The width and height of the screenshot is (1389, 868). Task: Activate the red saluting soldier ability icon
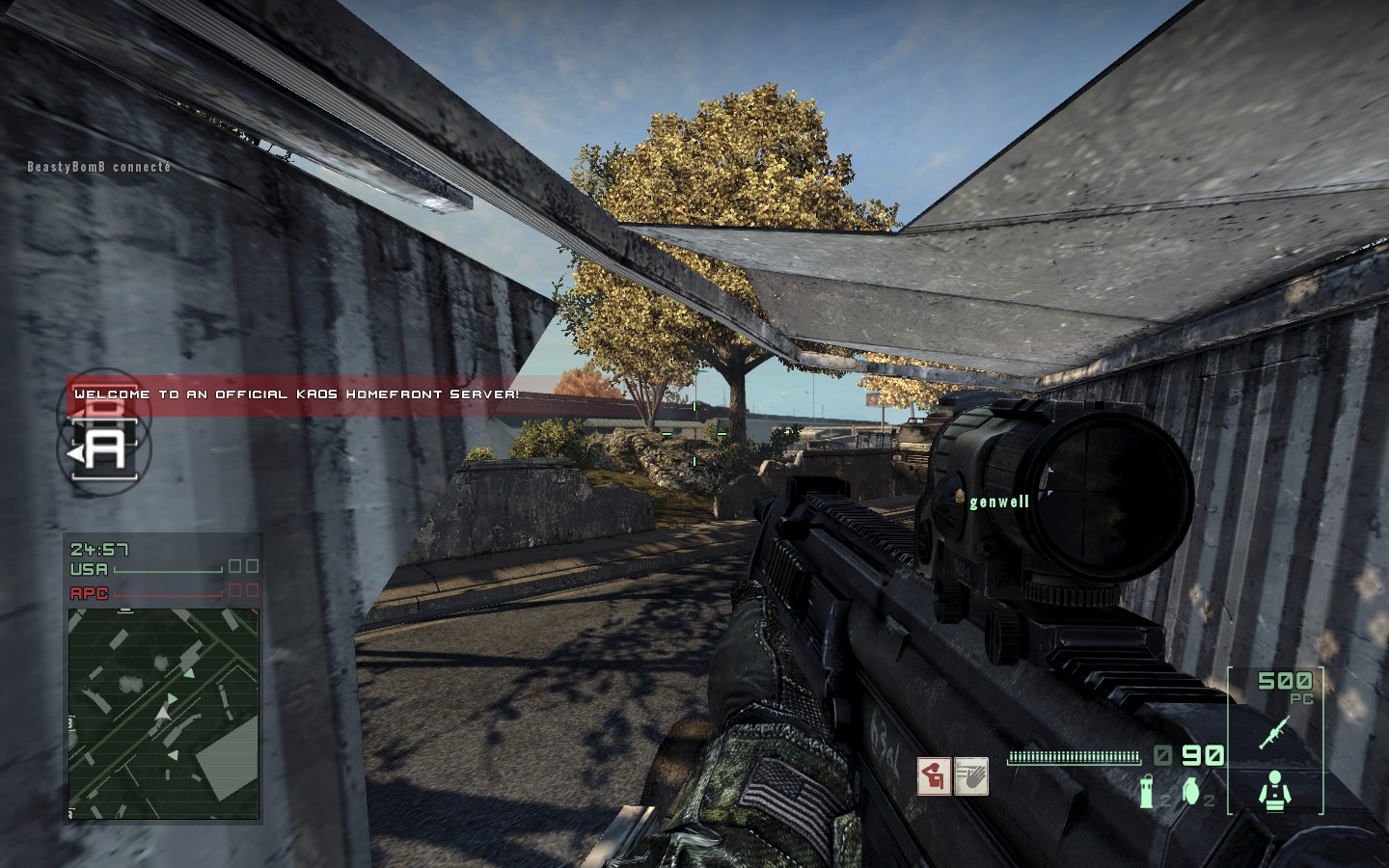(x=933, y=776)
